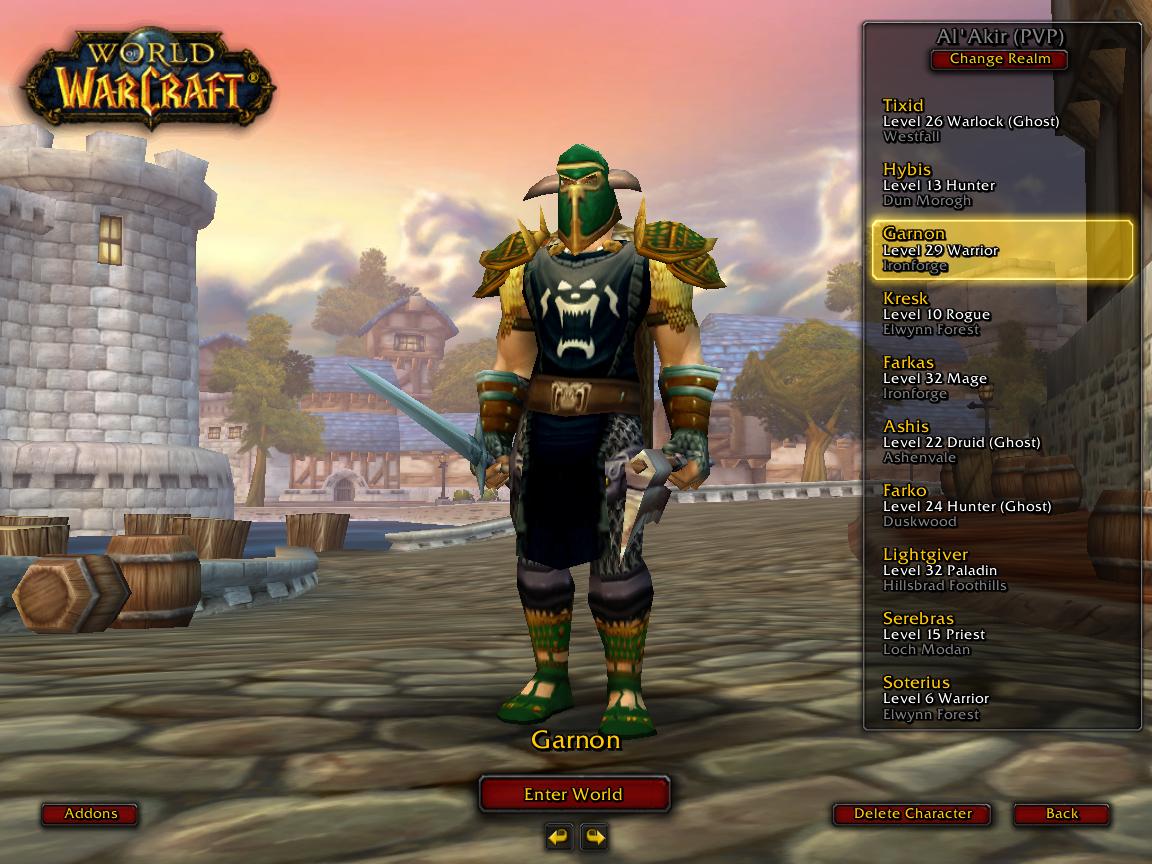Rotate character with the right arrow button

point(594,835)
